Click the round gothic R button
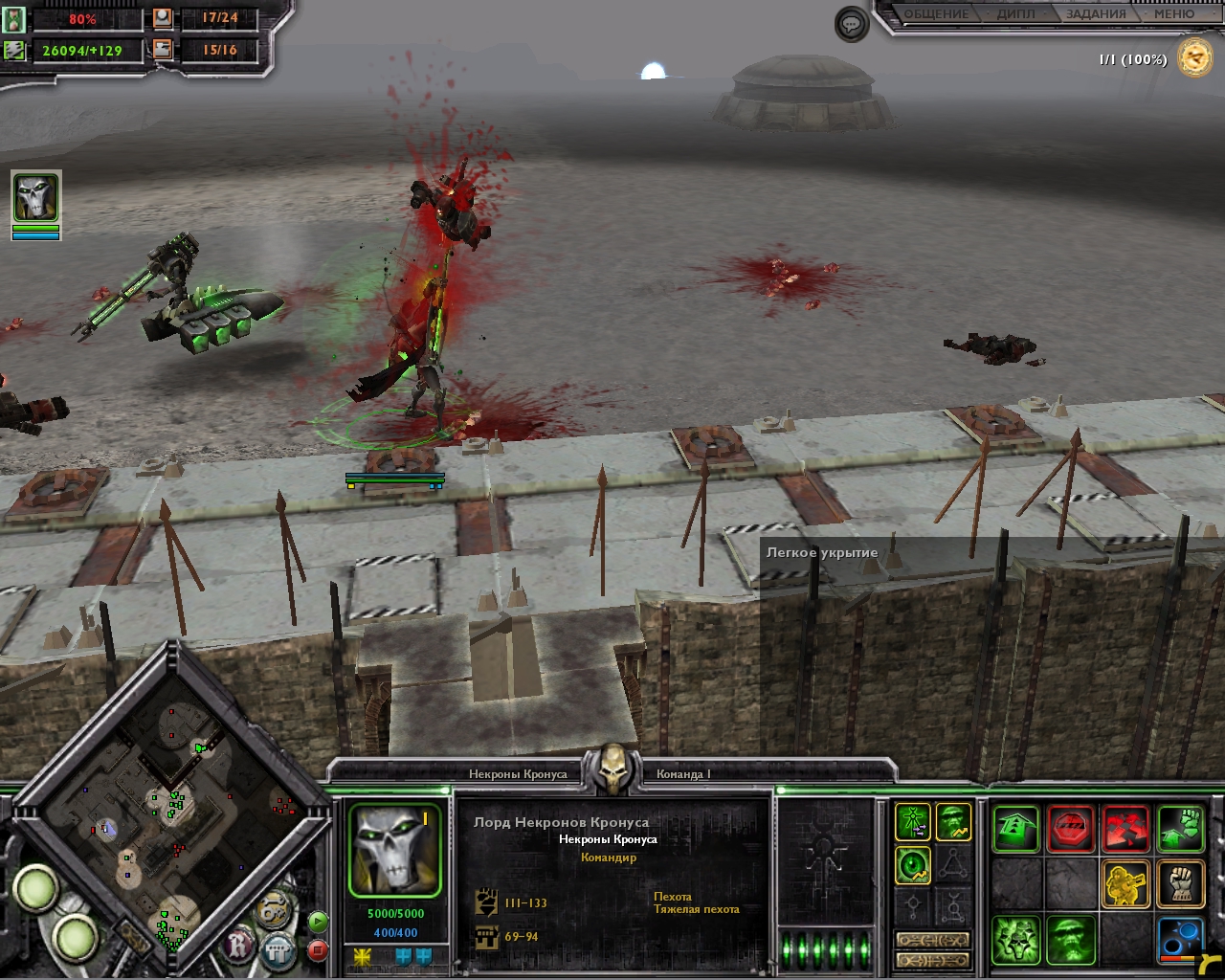 237,947
